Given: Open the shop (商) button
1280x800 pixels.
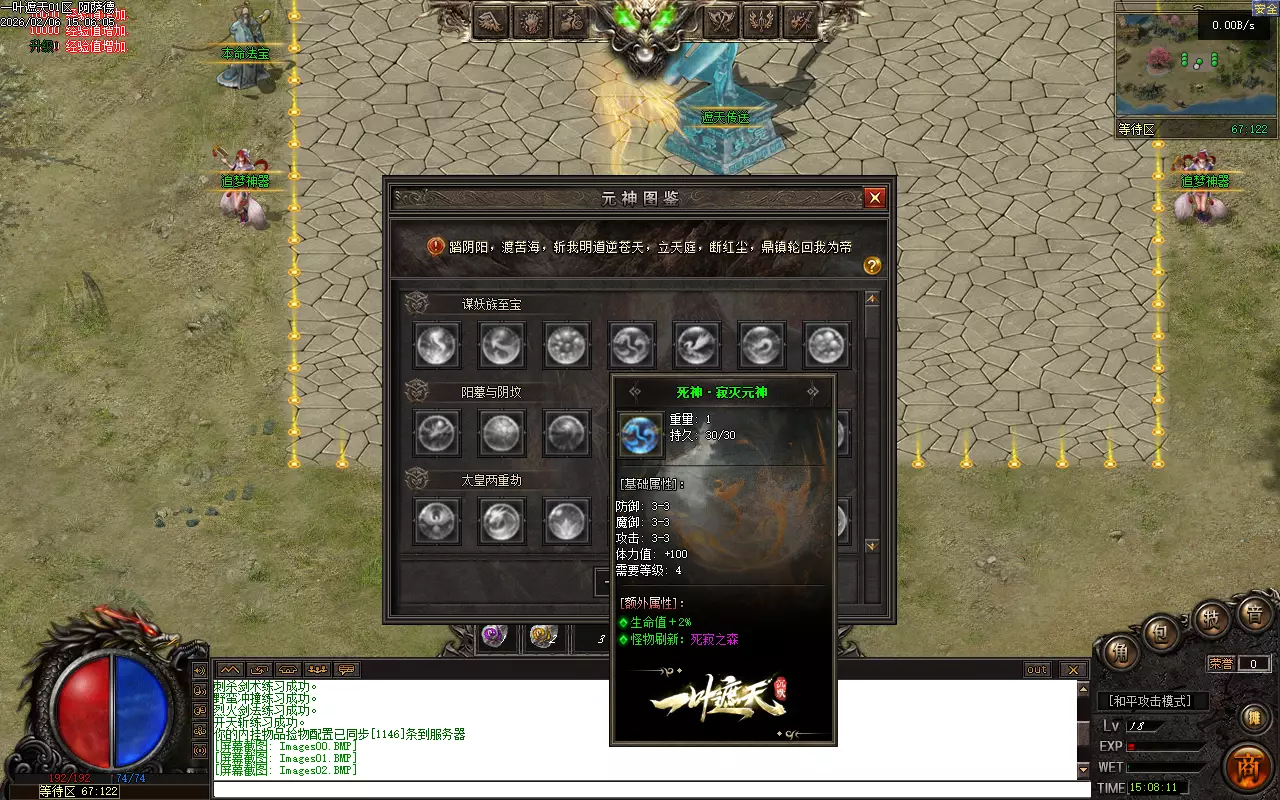Looking at the screenshot, I should pos(1250,767).
